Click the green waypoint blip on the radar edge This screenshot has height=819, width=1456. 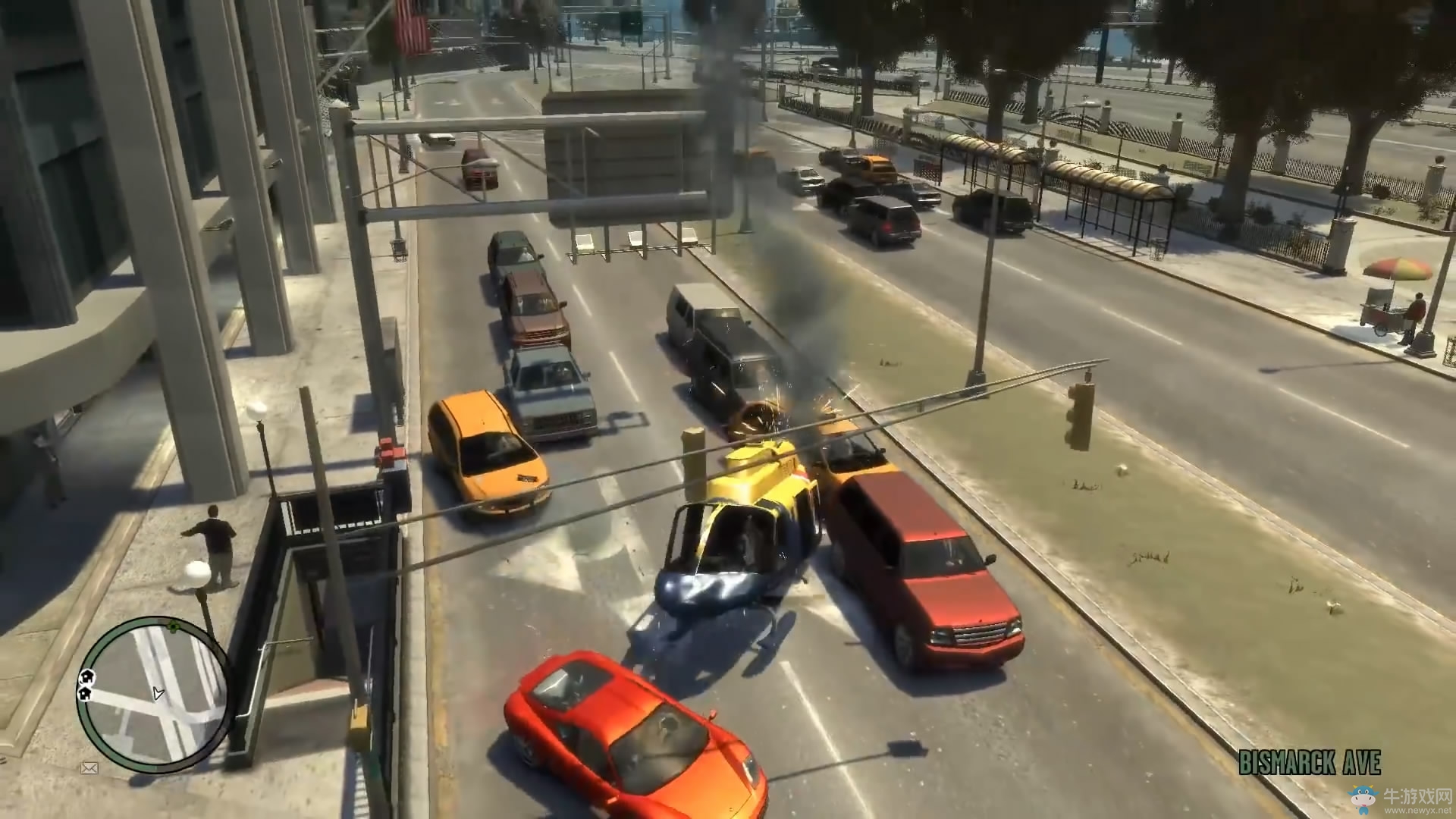tap(174, 626)
